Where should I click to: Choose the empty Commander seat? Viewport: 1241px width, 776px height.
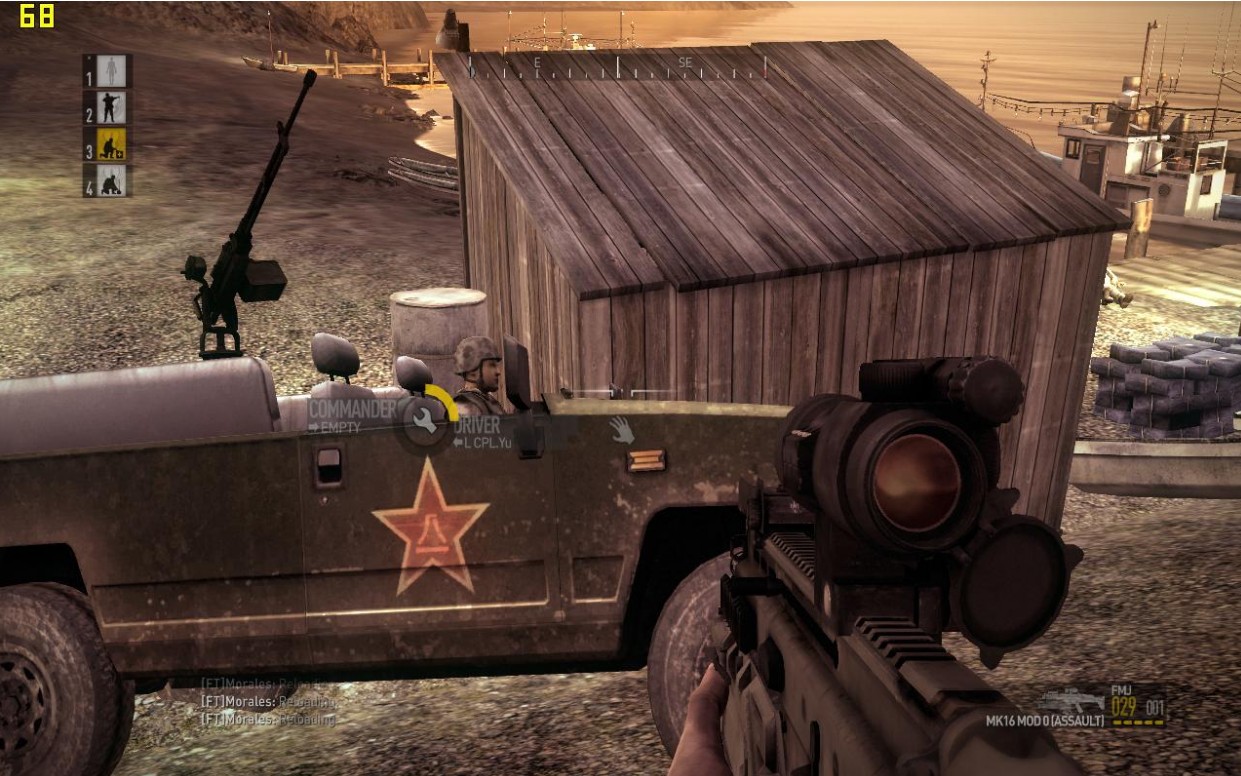351,416
